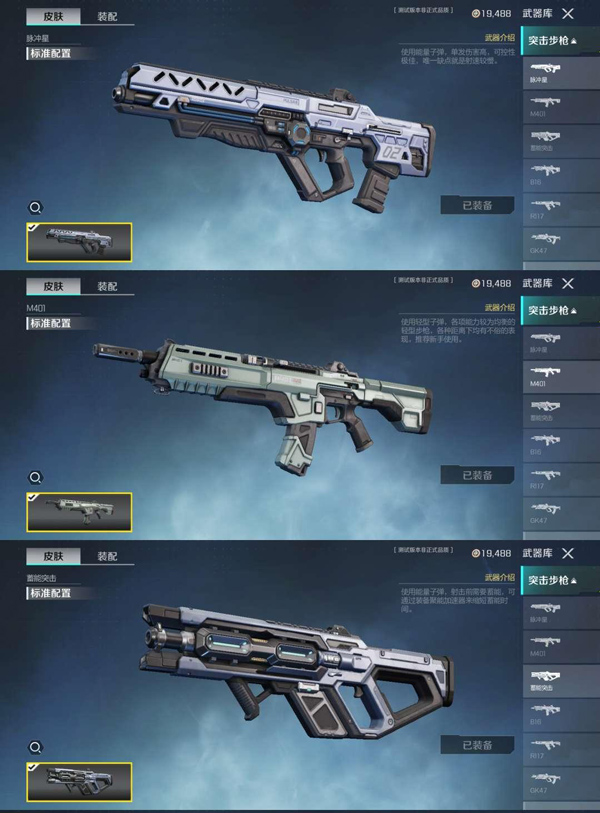
Task: Click the 已装备 button for the 脉冲星 rifle
Action: (477, 205)
